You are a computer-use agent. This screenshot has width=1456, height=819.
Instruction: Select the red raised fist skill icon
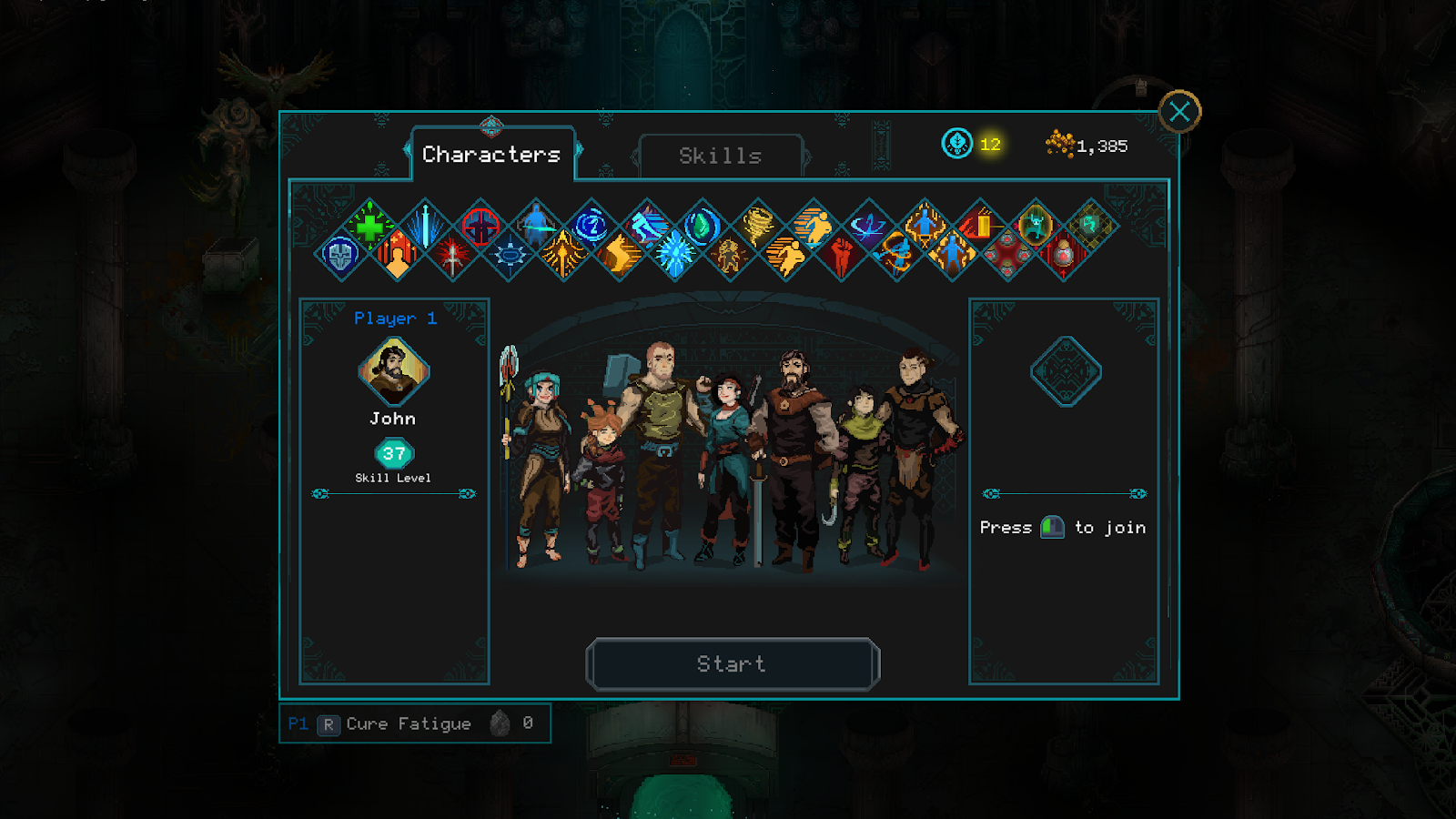842,255
